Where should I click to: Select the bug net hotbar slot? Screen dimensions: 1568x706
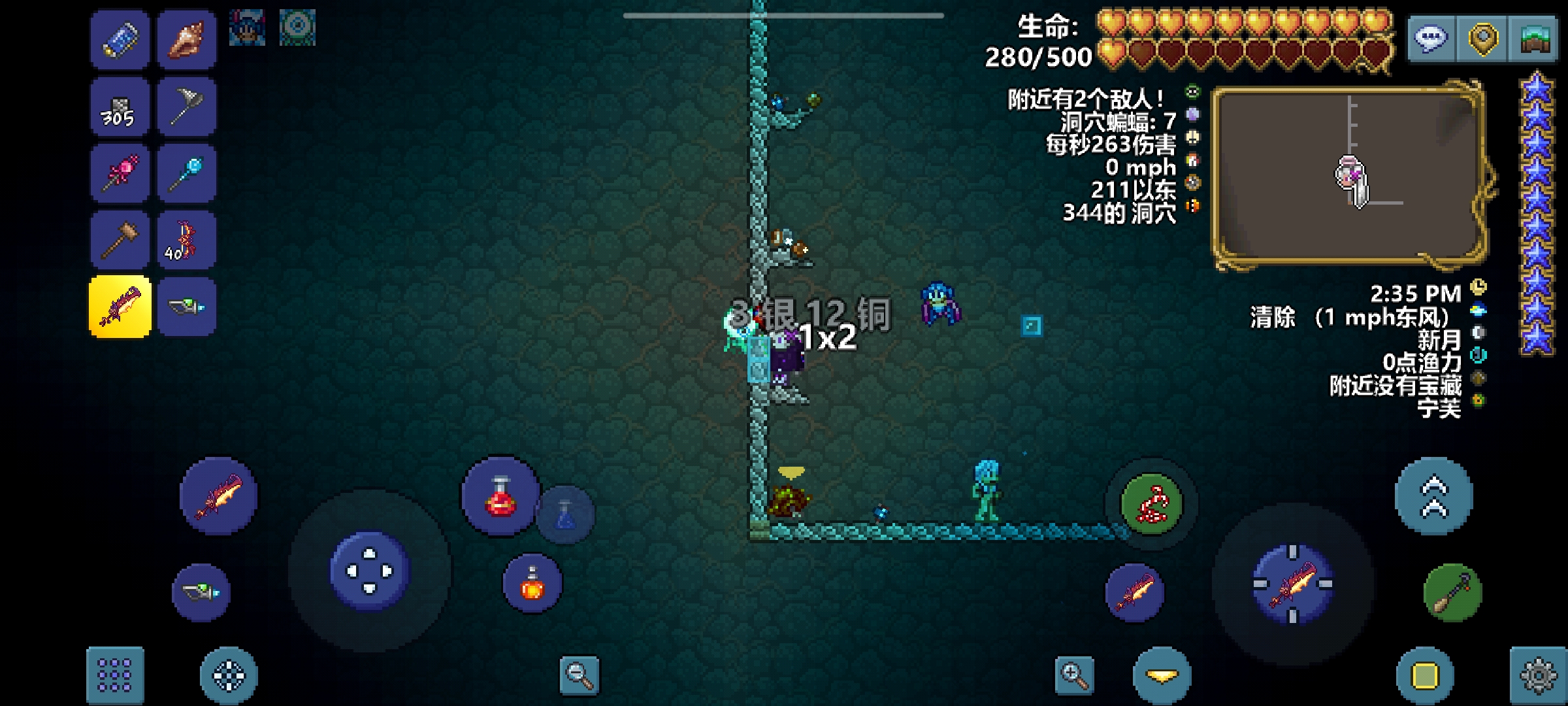pos(186,107)
